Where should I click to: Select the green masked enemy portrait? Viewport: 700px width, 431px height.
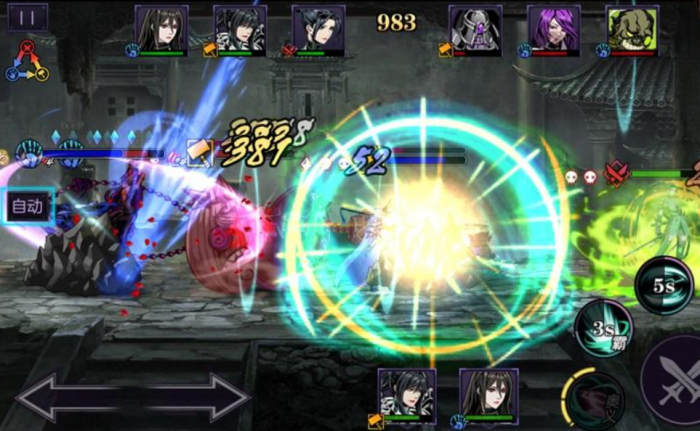pyautogui.click(x=632, y=28)
